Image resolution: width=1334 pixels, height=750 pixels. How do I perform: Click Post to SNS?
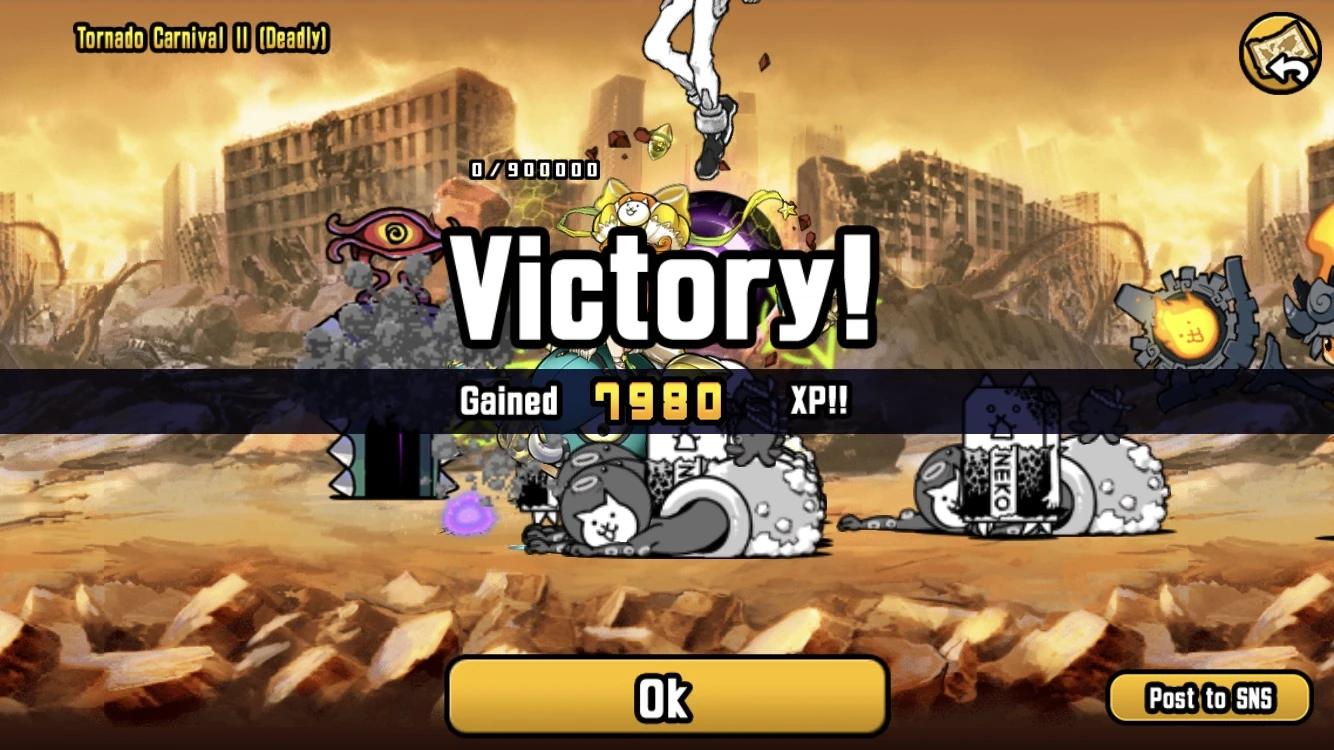(1212, 697)
